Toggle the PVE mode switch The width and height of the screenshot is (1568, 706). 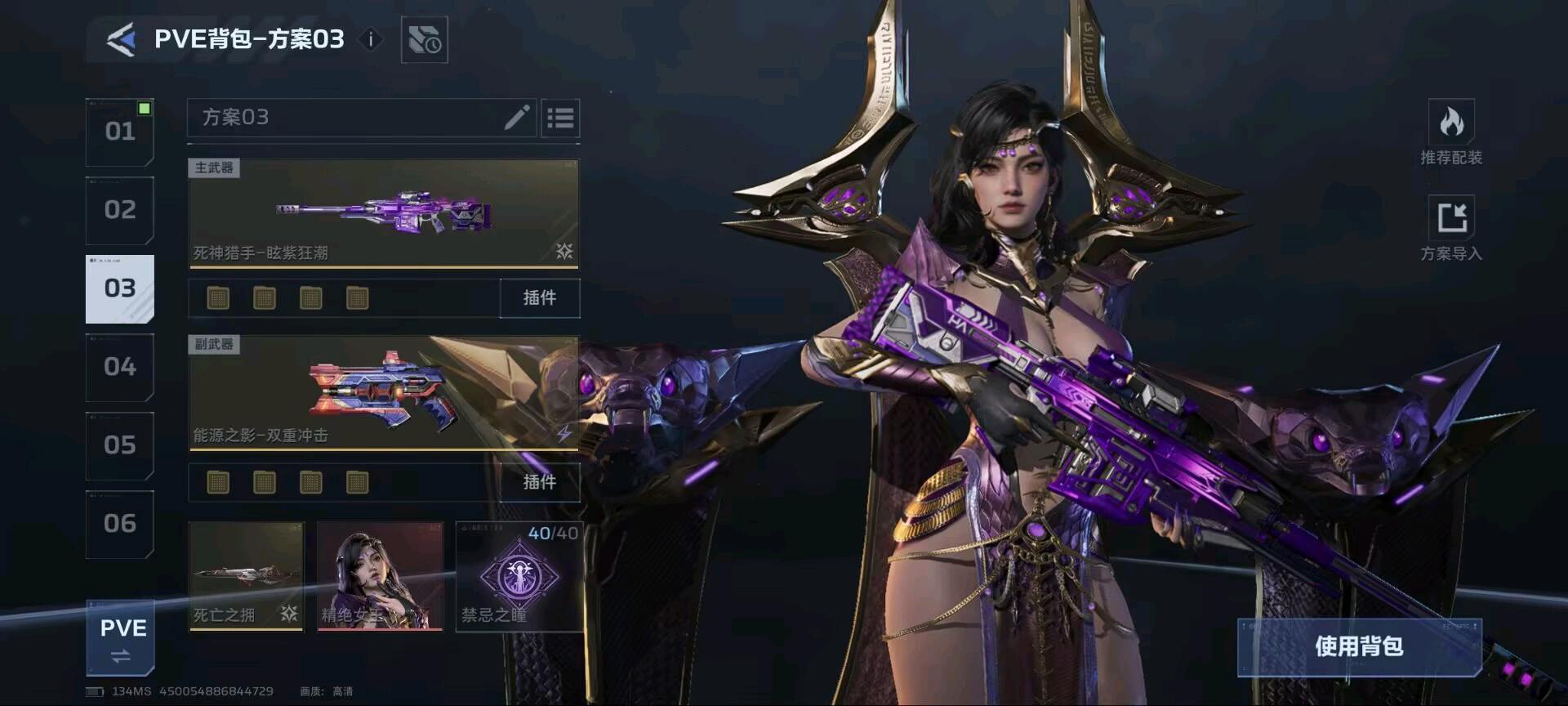coord(121,639)
